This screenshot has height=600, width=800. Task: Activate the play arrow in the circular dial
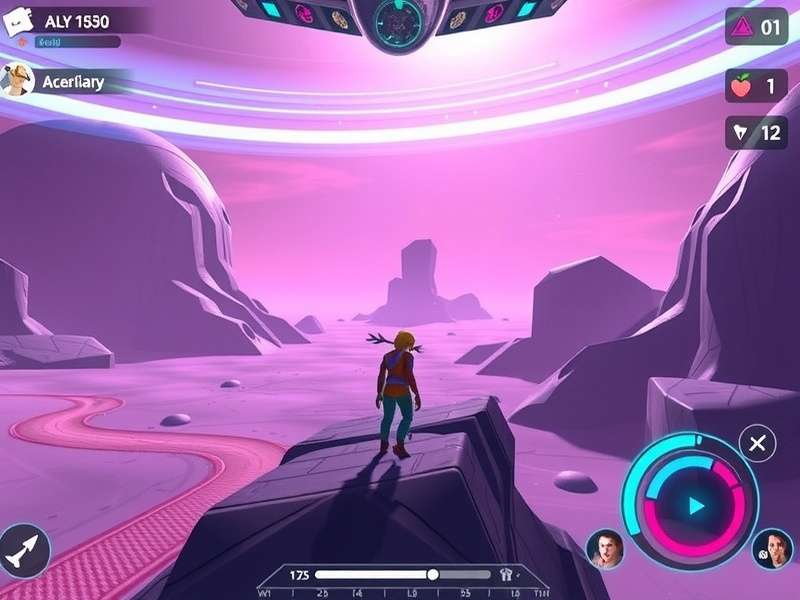point(696,506)
